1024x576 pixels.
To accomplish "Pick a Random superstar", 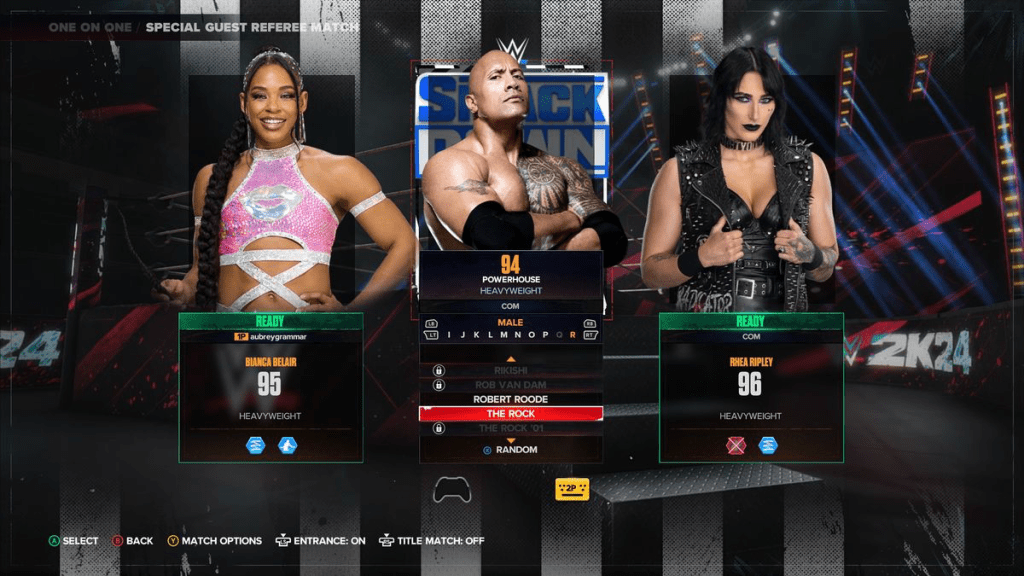I will [x=511, y=450].
